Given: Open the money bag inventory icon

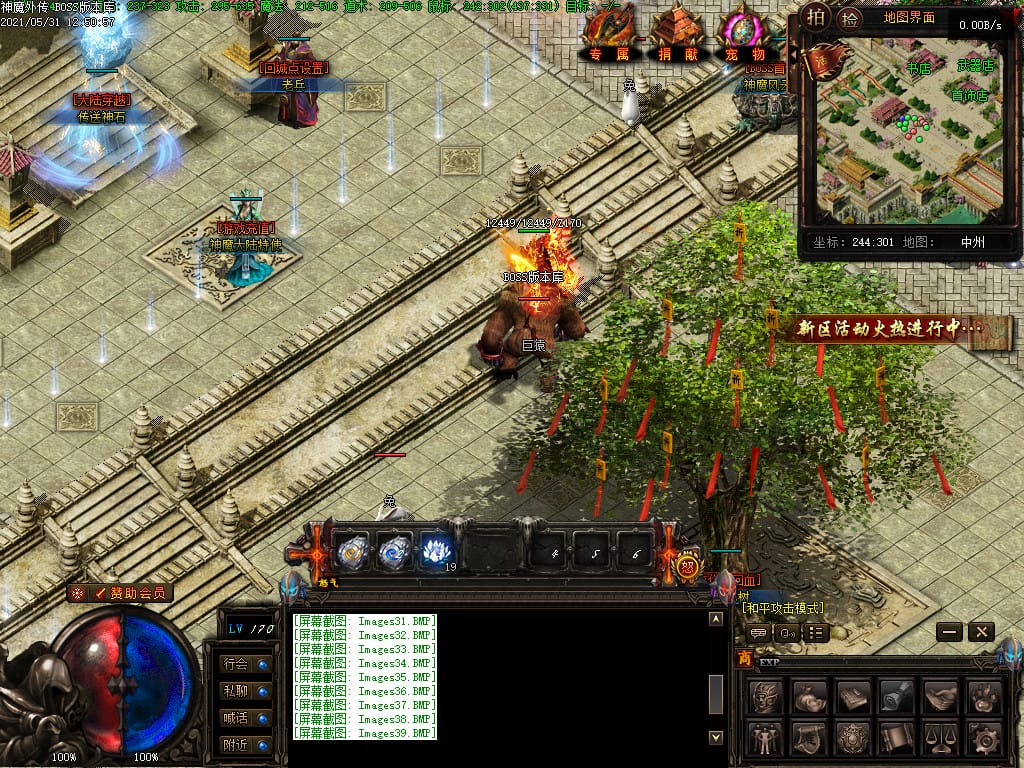Looking at the screenshot, I should click(808, 697).
